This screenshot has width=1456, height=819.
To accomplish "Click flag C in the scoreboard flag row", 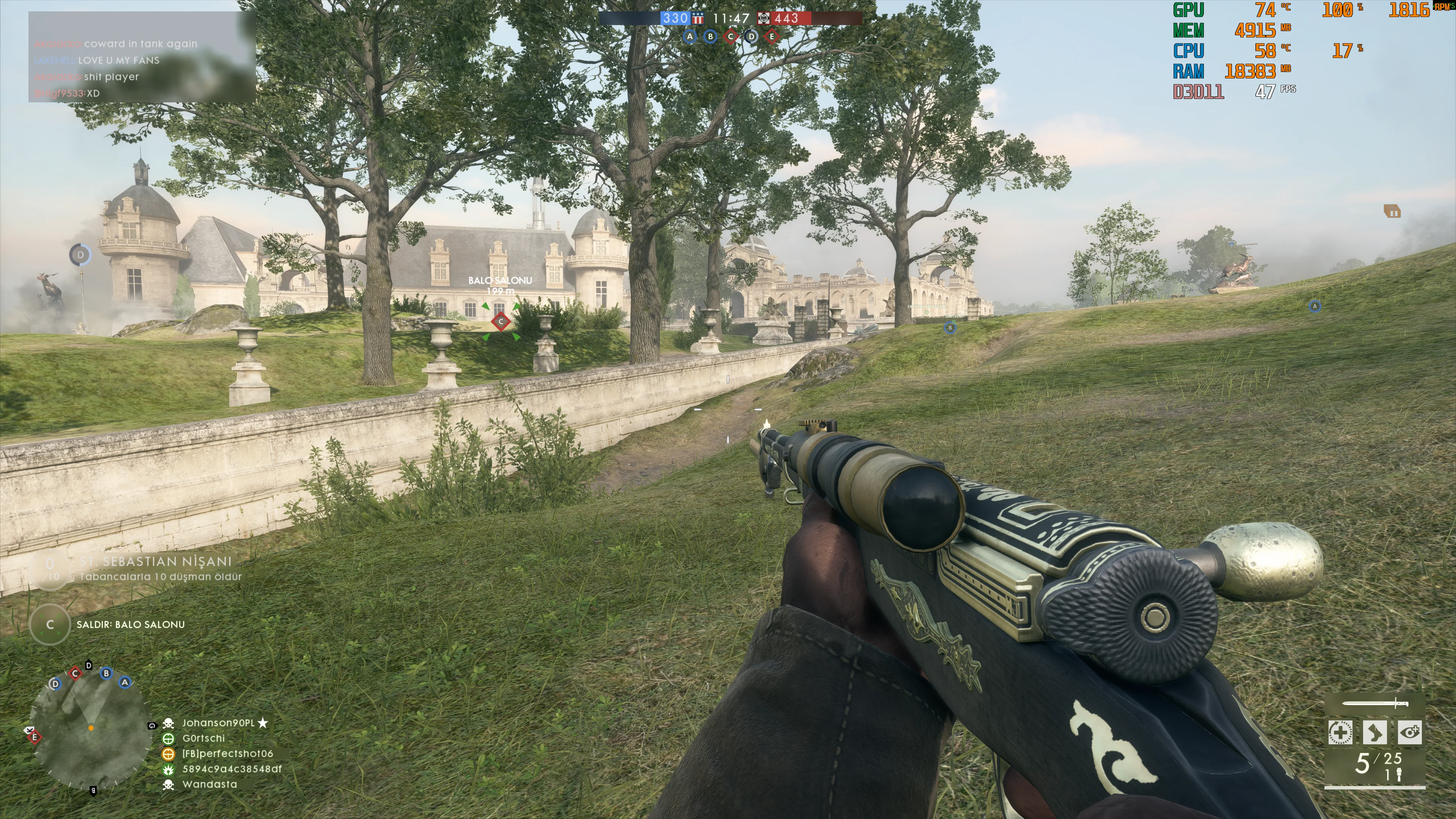I will (x=731, y=37).
